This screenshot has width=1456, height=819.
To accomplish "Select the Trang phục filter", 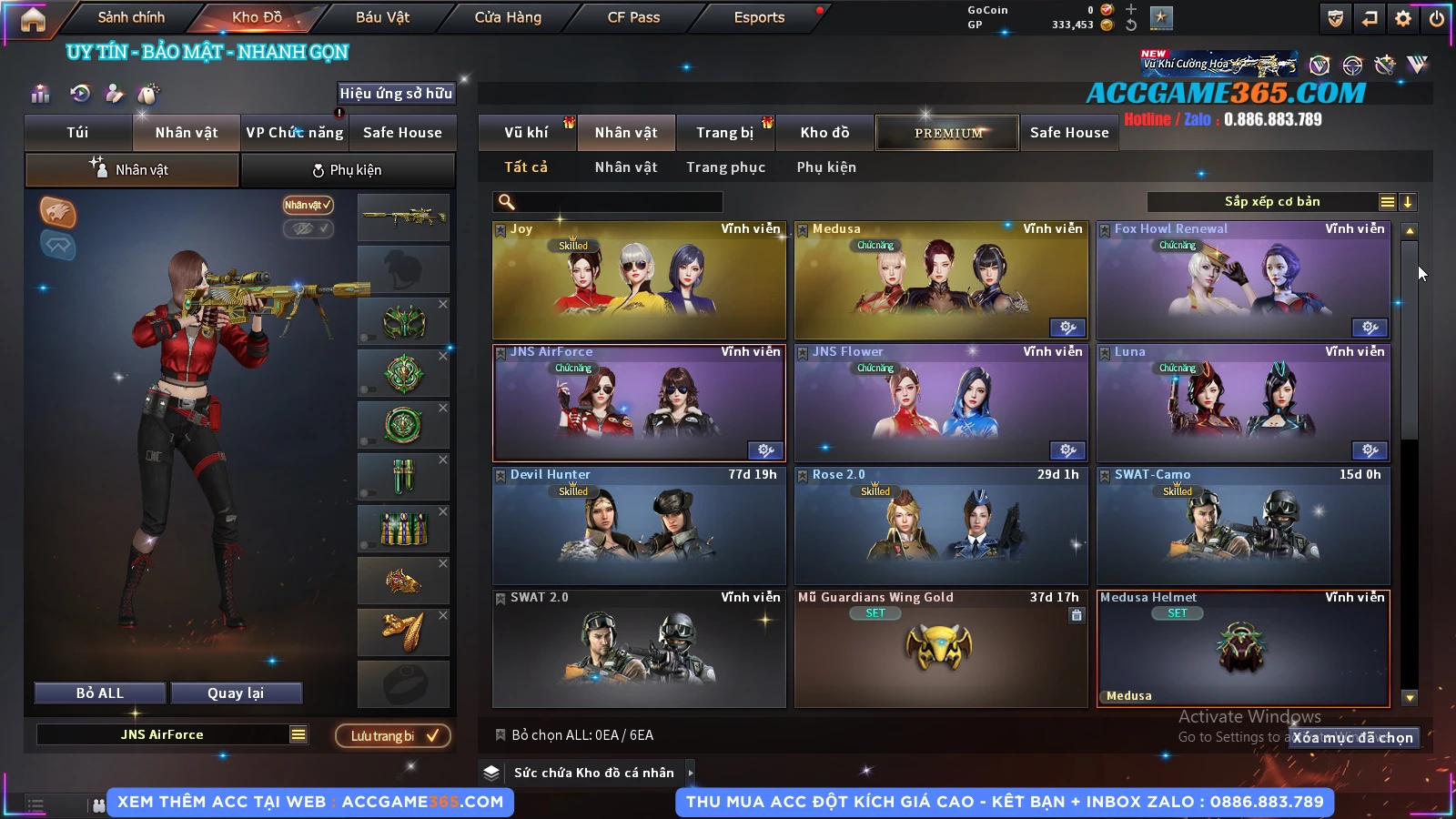I will point(725,167).
